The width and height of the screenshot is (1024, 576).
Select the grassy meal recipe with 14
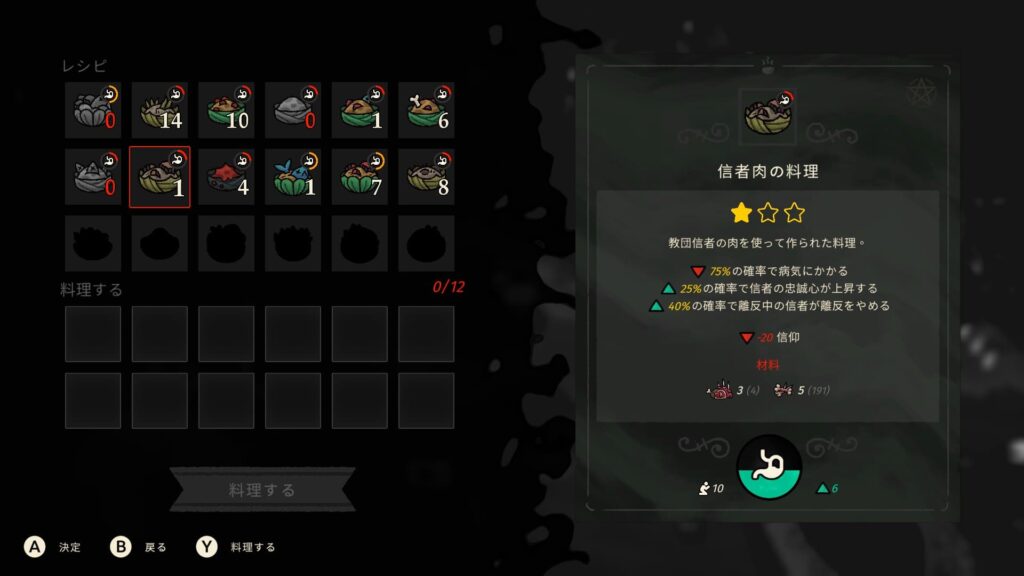tap(159, 110)
